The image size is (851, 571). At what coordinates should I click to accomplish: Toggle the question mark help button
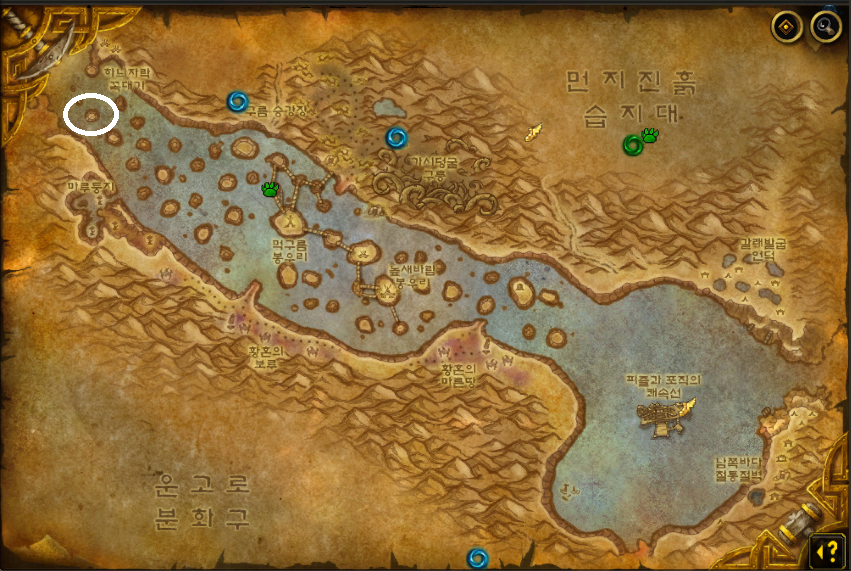(825, 549)
